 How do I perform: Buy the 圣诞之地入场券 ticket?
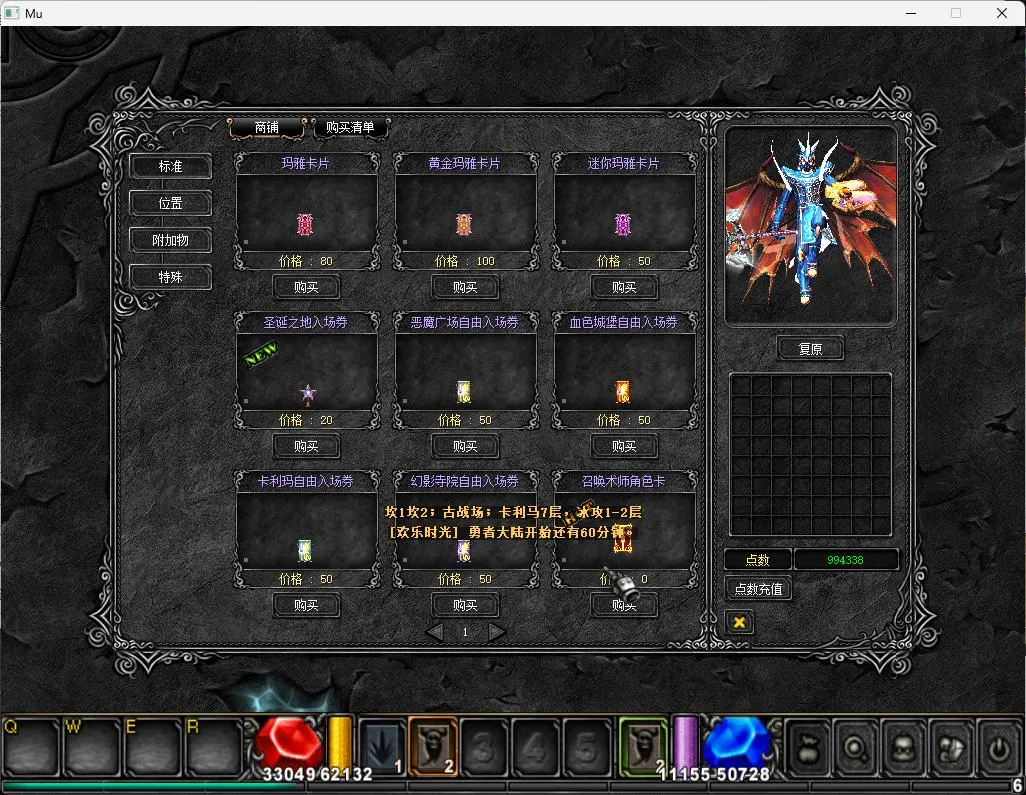tap(306, 446)
